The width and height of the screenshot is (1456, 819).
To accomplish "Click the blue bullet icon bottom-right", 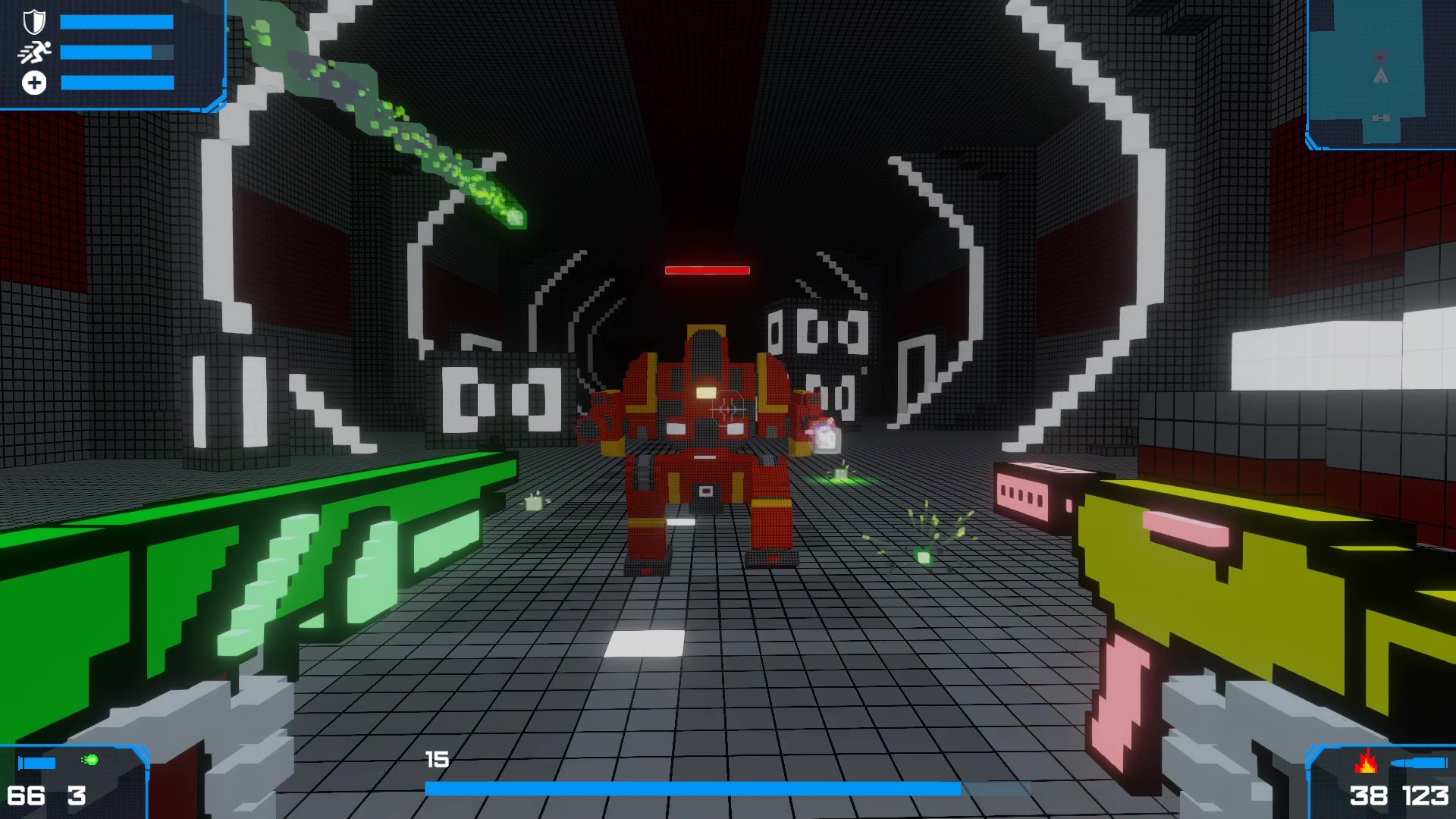I will 1420,763.
